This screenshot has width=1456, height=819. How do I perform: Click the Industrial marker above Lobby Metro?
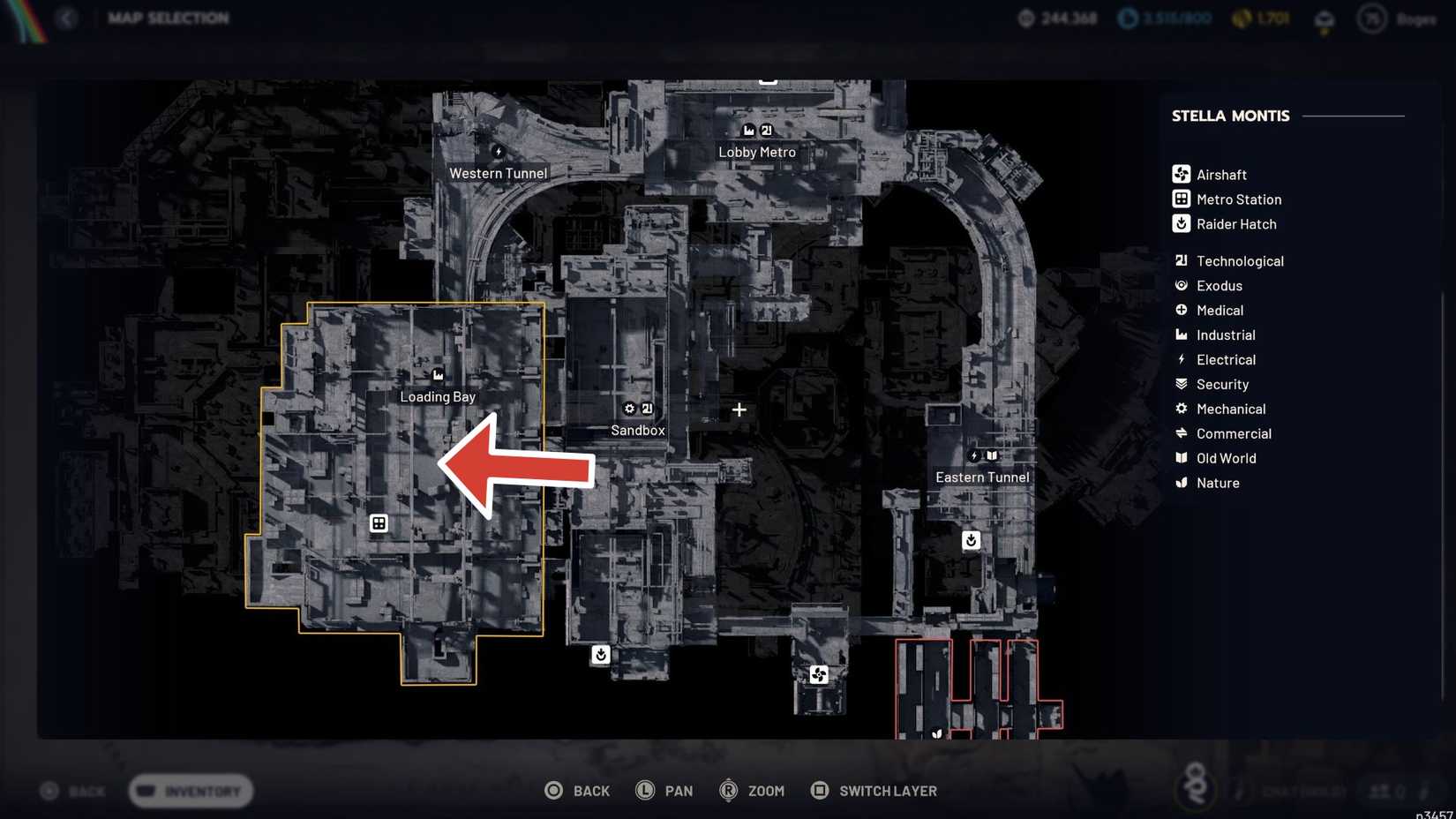pos(748,129)
